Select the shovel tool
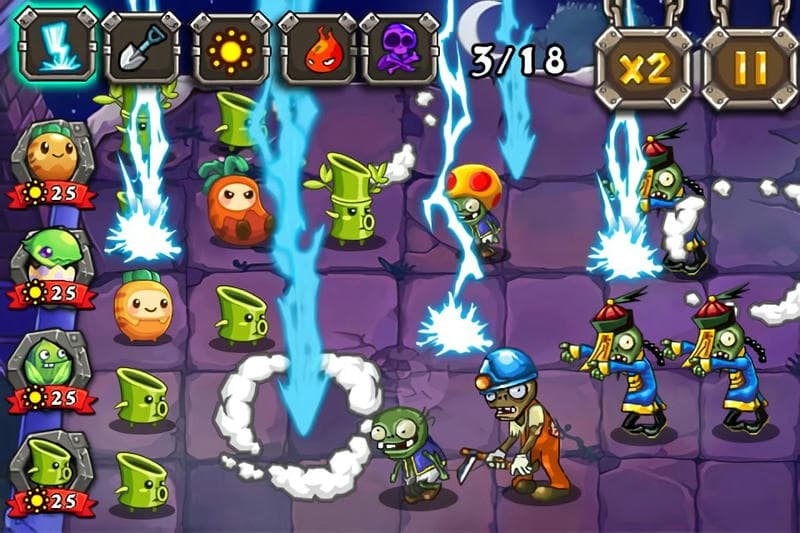This screenshot has height=533, width=800. tap(140, 47)
